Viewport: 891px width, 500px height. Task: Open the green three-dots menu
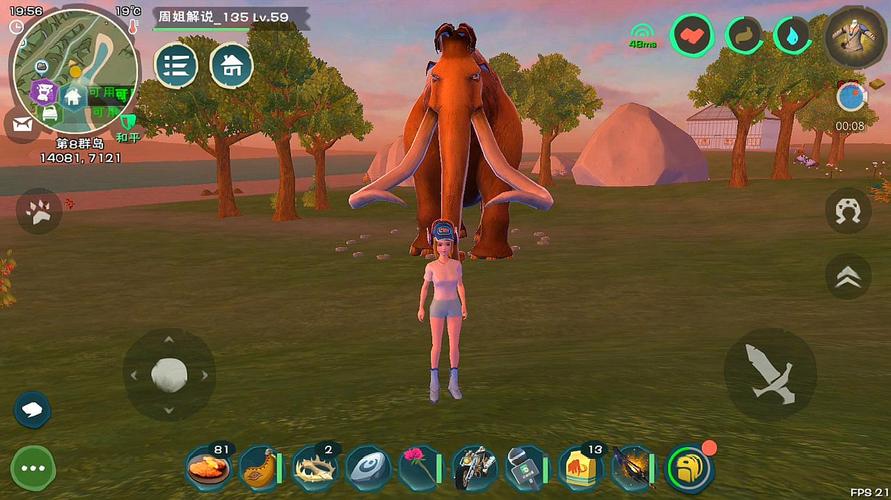pos(32,467)
